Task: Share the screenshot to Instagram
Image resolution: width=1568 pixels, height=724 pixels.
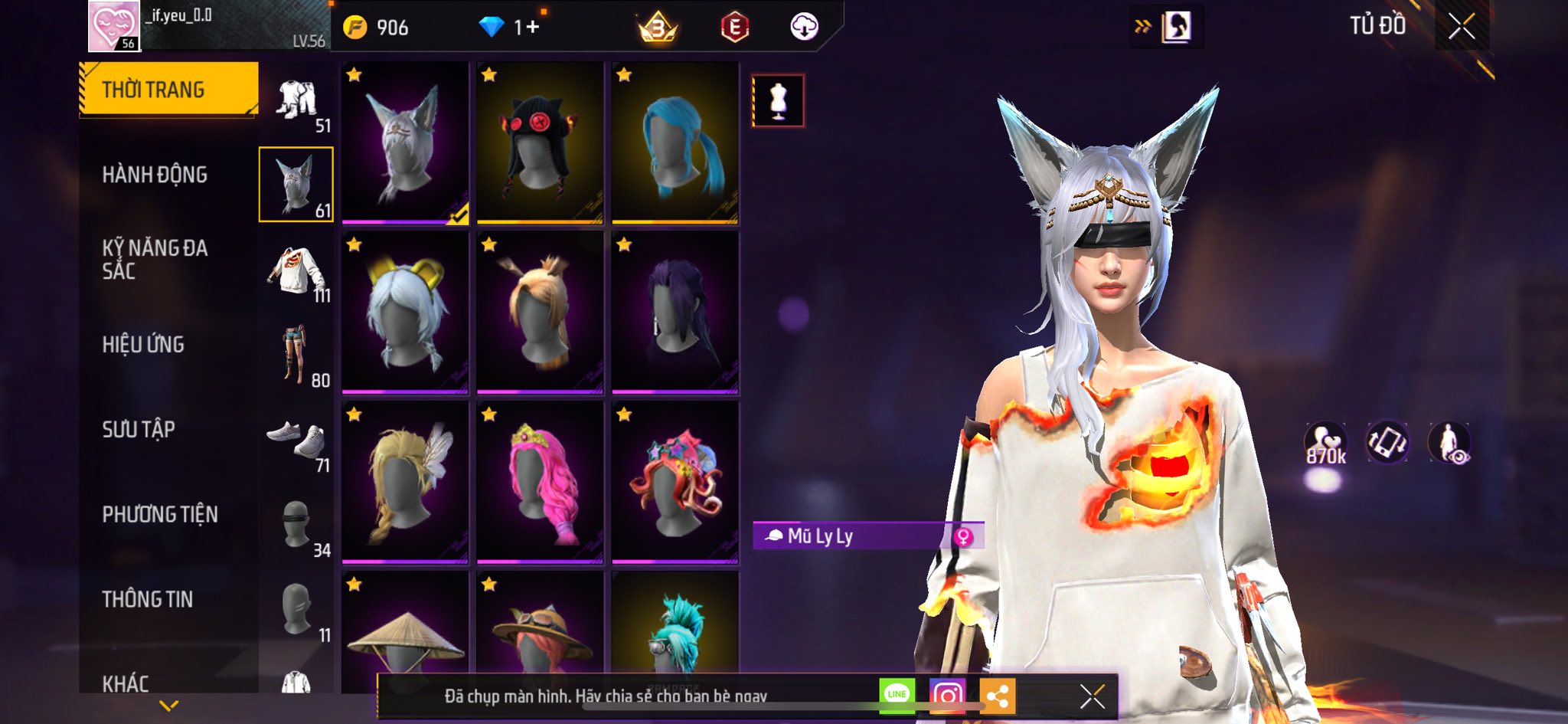Action: pyautogui.click(x=947, y=696)
